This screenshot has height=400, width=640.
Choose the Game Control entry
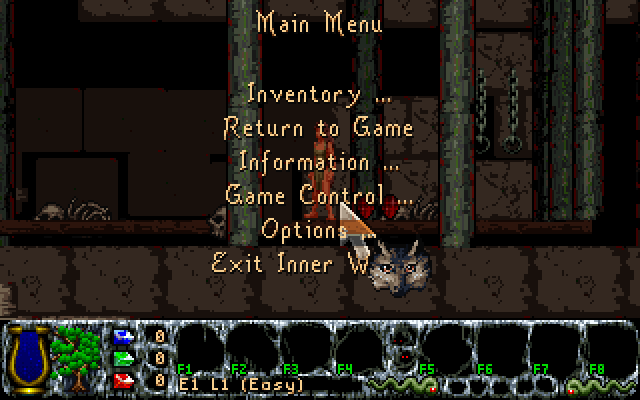(x=318, y=195)
